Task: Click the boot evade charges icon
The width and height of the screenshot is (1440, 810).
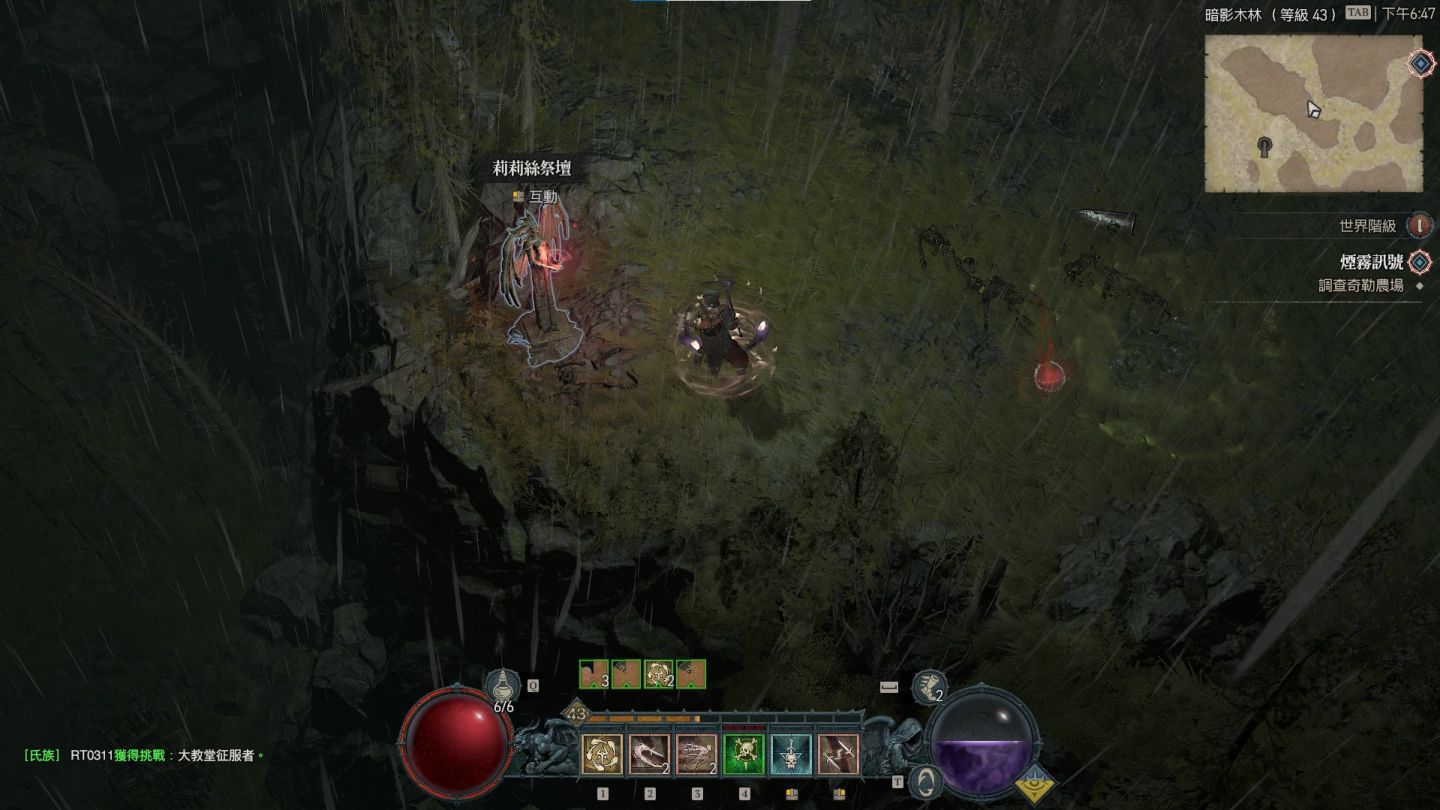Action: [x=929, y=688]
